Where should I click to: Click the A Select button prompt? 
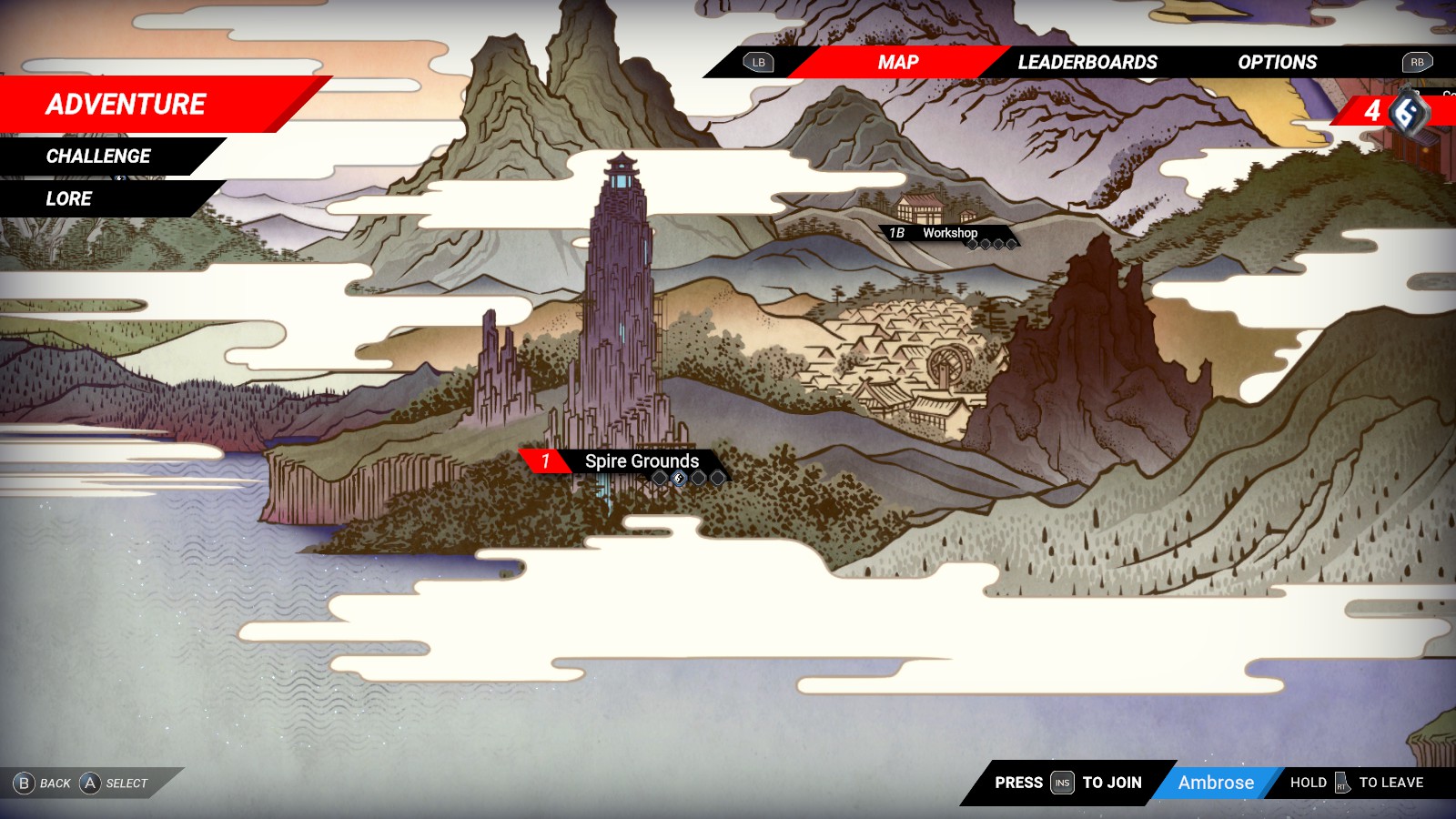coord(115,783)
